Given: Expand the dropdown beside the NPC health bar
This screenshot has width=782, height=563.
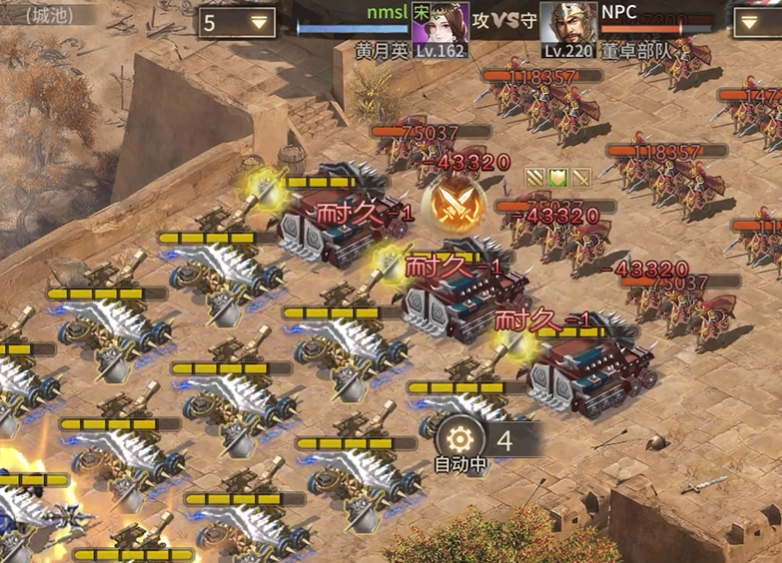Looking at the screenshot, I should (757, 22).
